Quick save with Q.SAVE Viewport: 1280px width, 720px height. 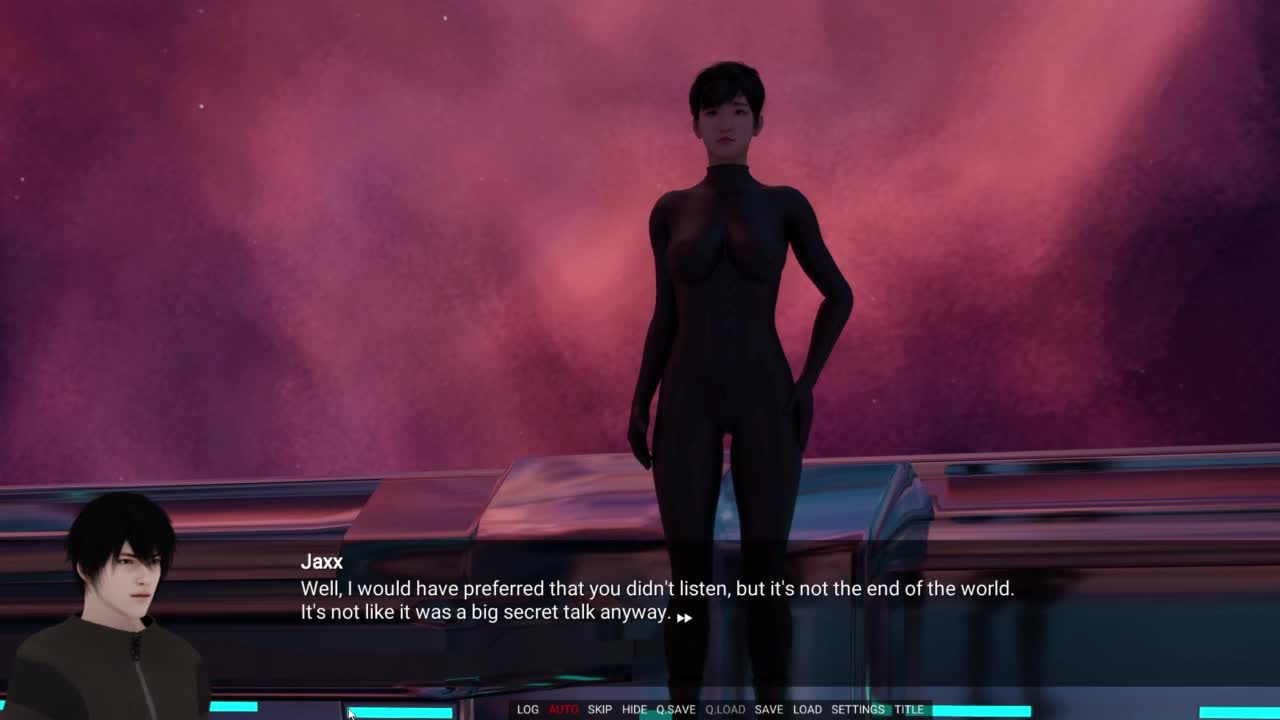pos(676,710)
